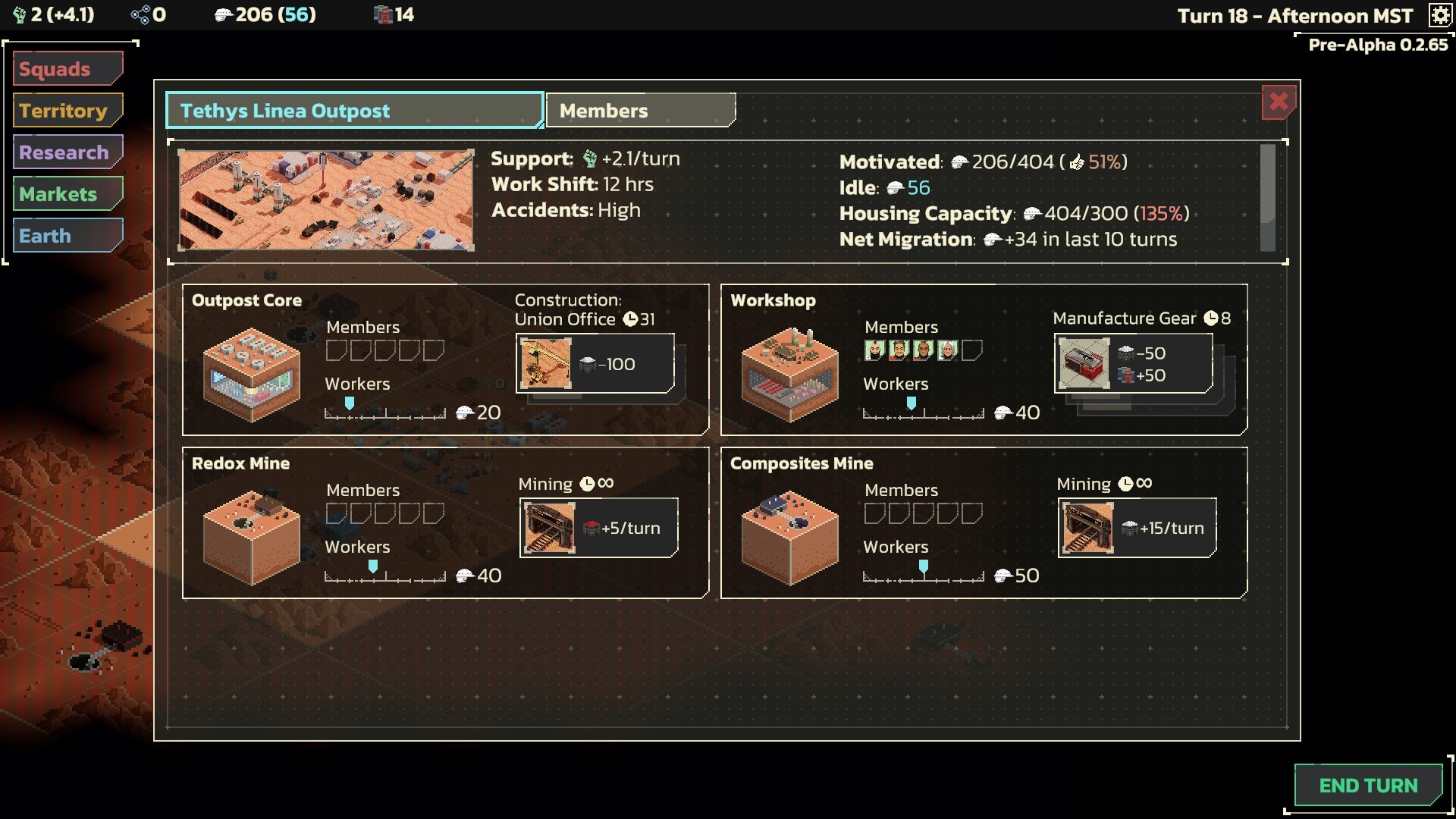Open the Union Office construction job icon
Viewport: 1456px width, 819px height.
click(546, 363)
